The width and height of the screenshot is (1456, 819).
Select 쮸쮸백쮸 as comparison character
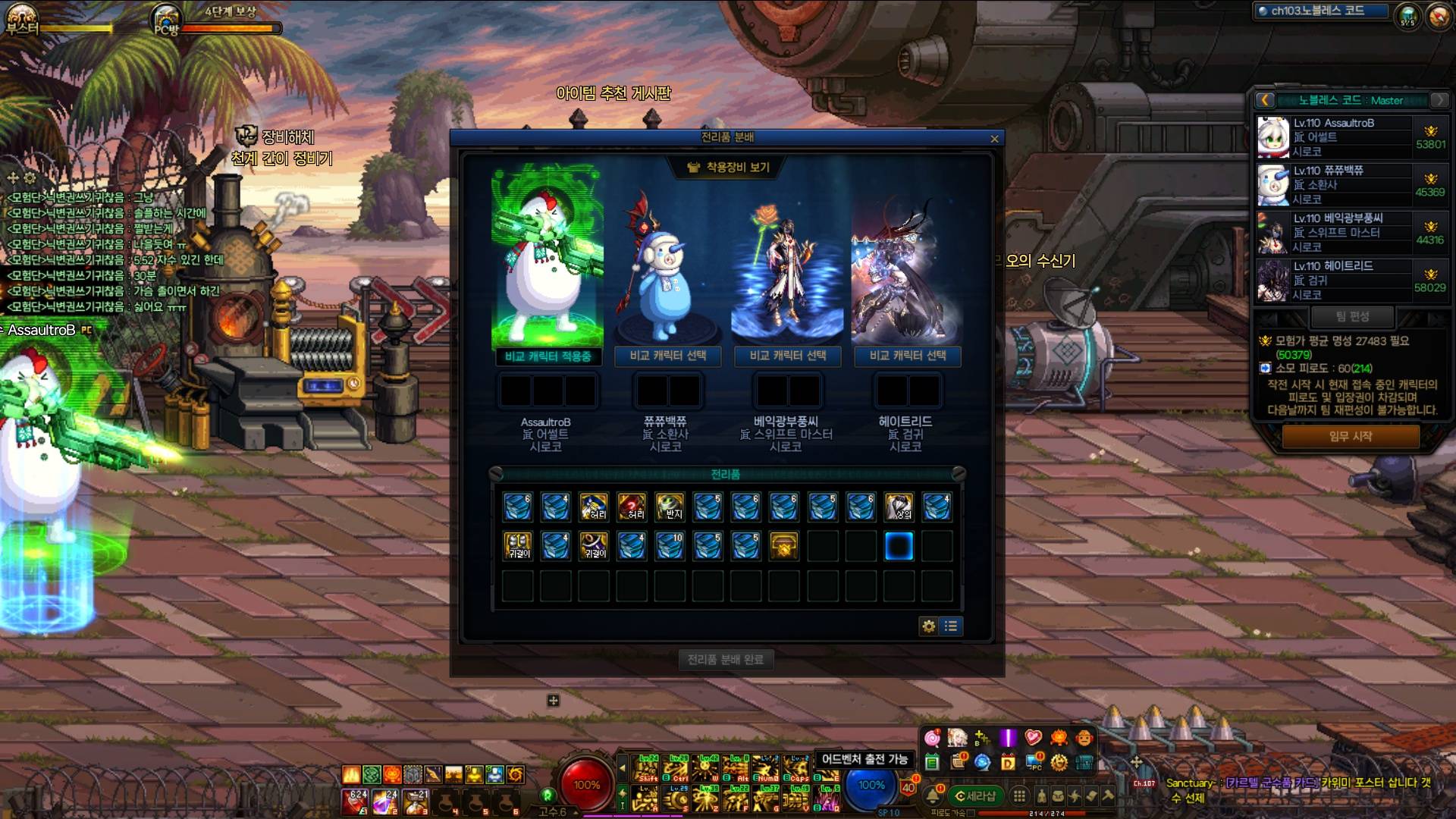pos(667,356)
